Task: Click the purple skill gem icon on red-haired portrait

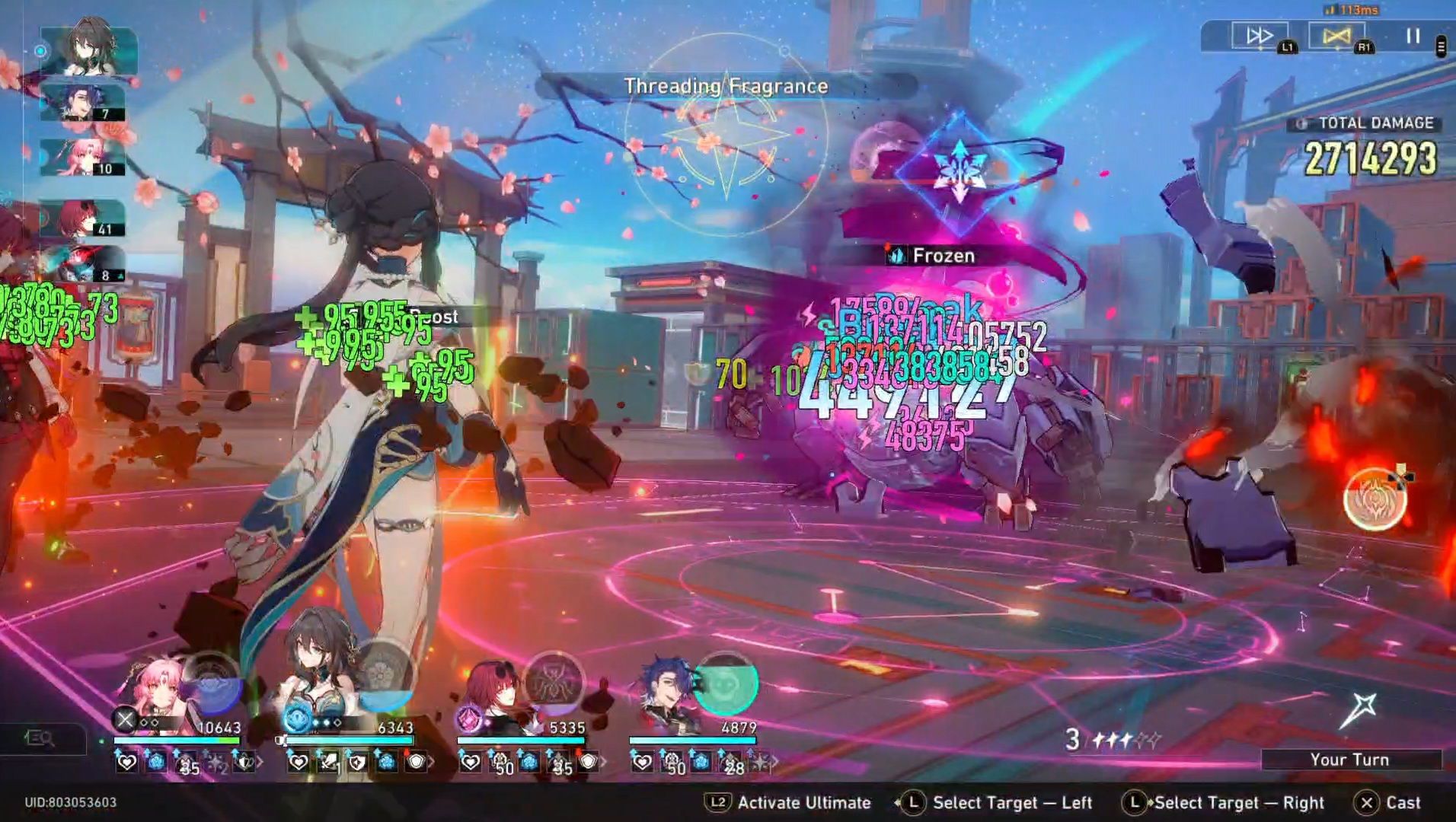Action: click(x=471, y=719)
